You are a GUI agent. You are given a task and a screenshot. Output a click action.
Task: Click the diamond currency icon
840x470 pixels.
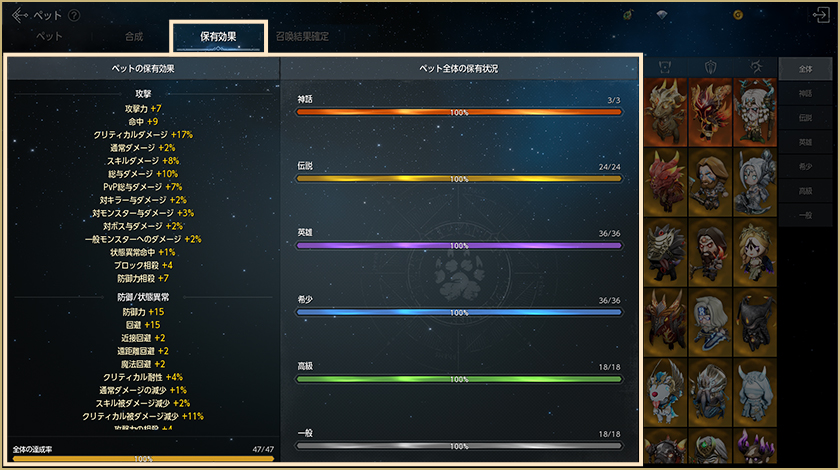coord(661,15)
